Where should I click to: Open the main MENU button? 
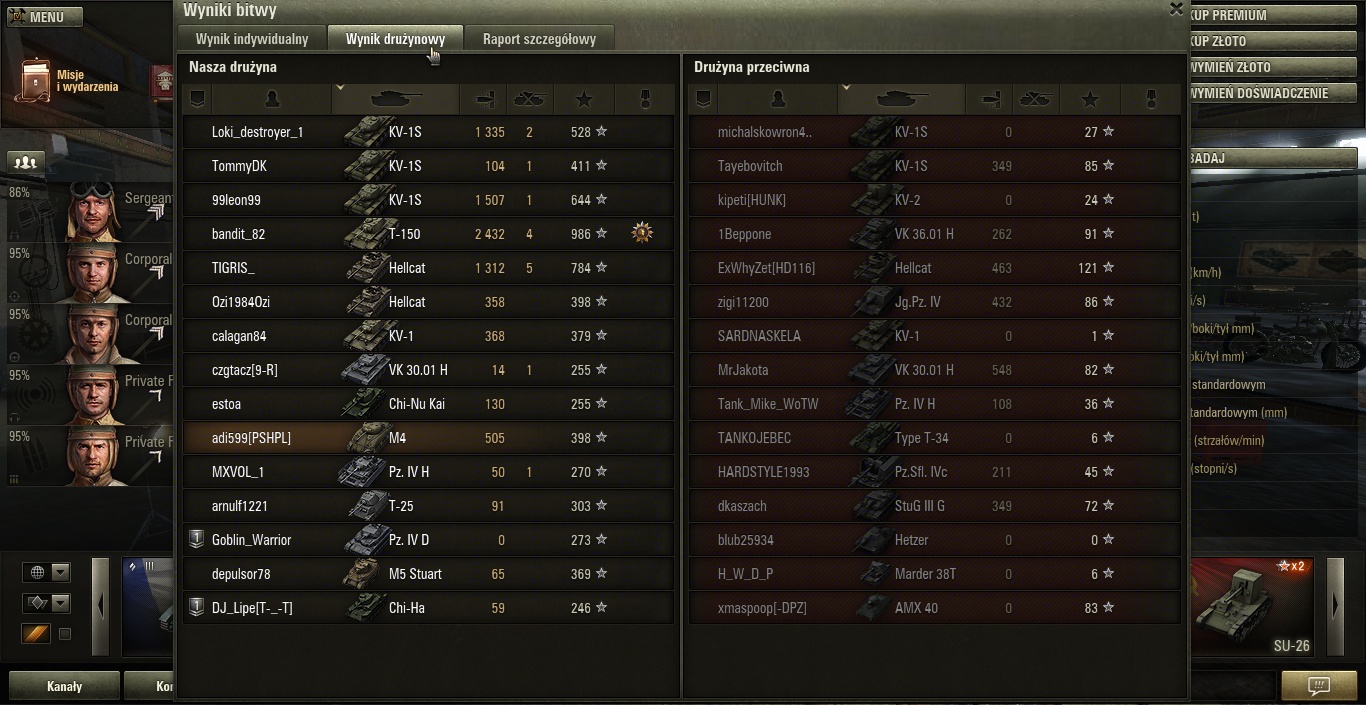click(45, 17)
